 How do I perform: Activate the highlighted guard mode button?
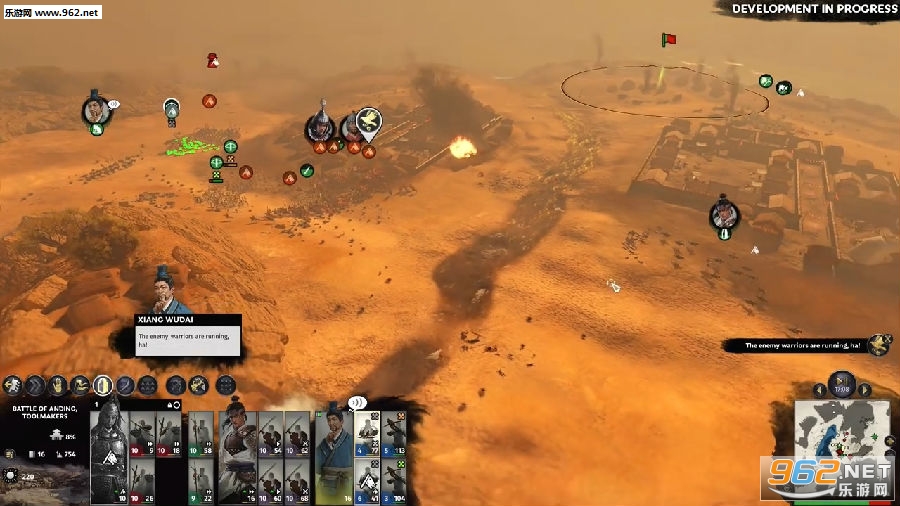[102, 384]
